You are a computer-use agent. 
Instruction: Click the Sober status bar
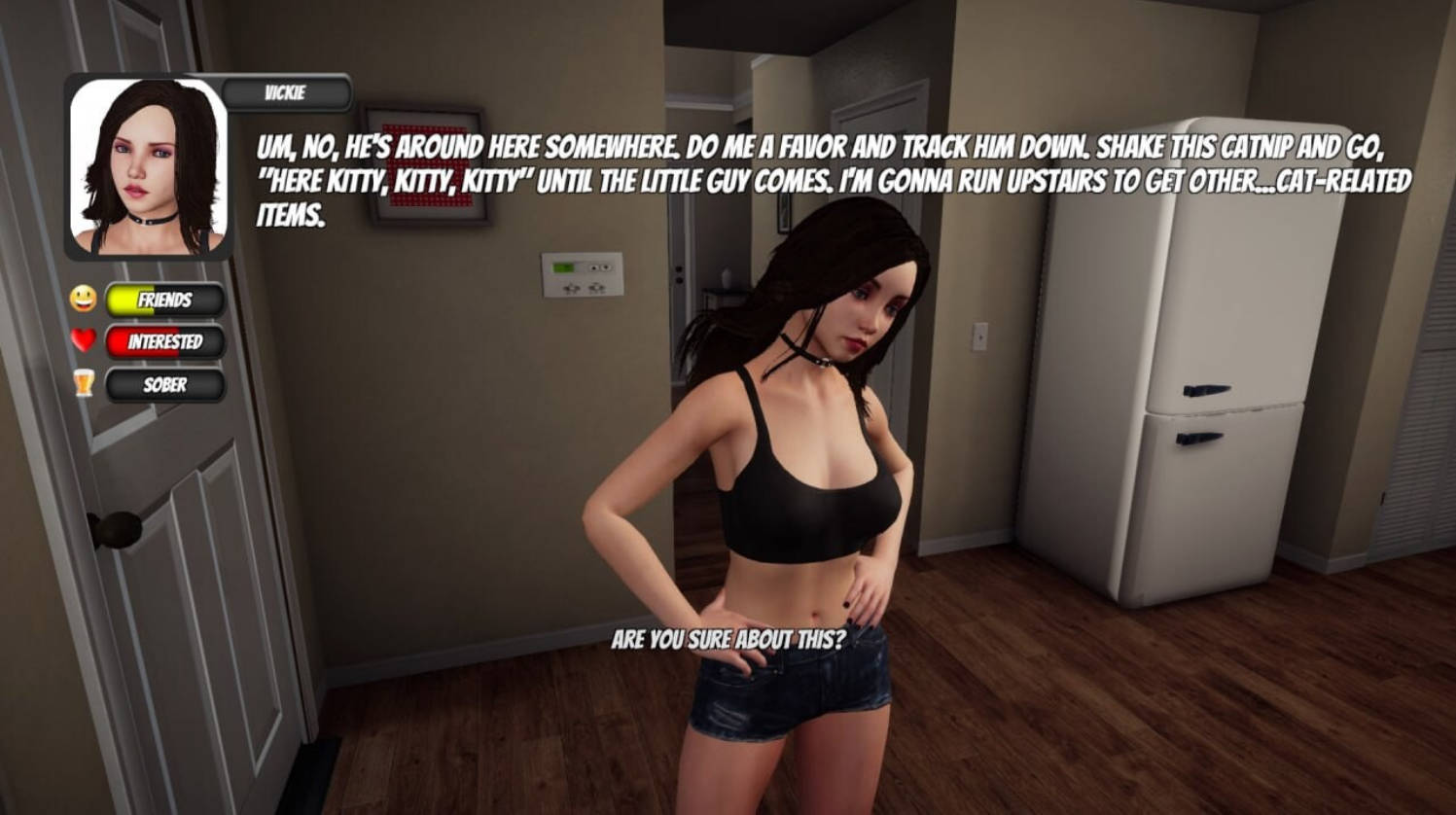(165, 384)
